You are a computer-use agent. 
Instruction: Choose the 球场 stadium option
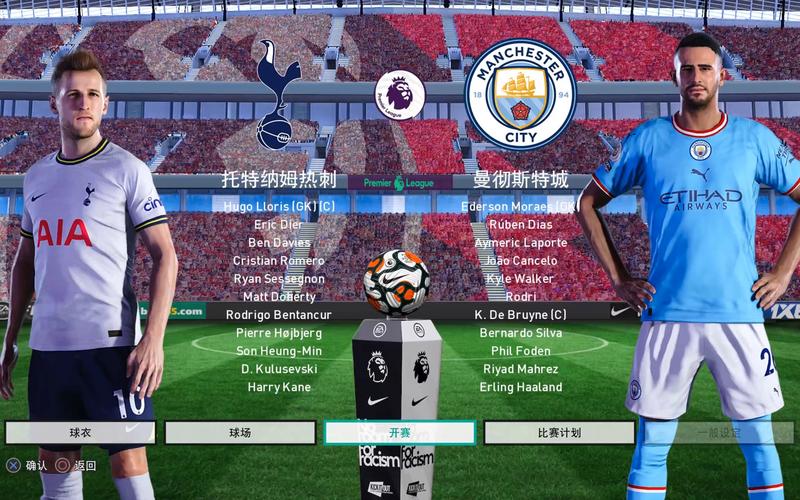pos(240,433)
